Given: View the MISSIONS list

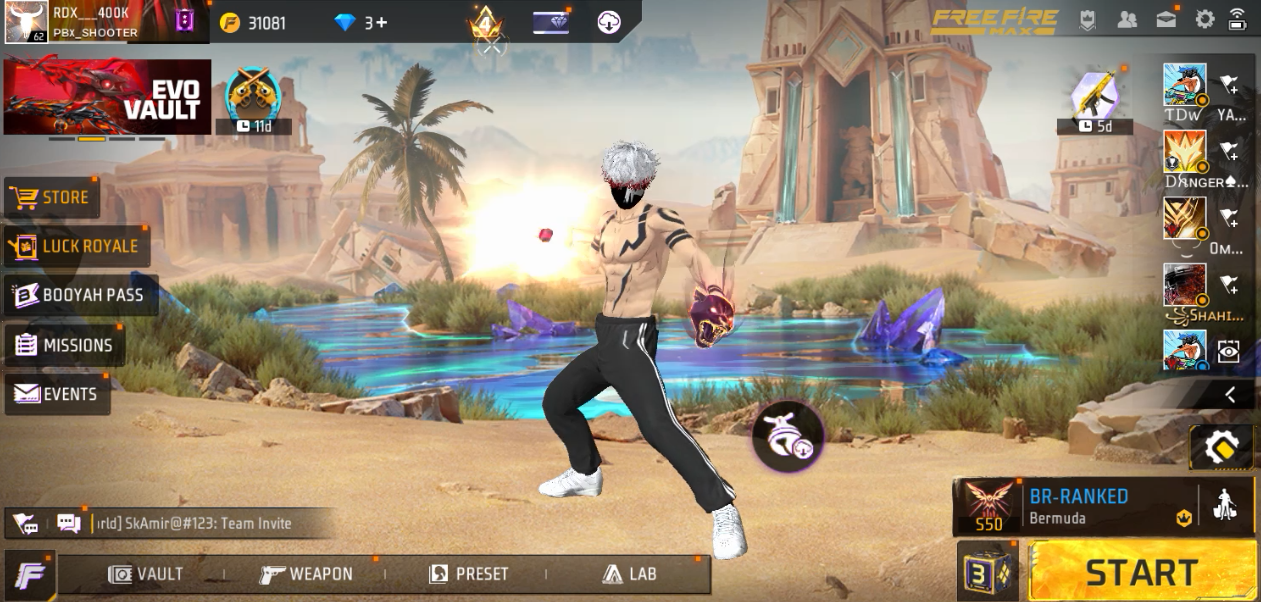Looking at the screenshot, I should point(64,345).
